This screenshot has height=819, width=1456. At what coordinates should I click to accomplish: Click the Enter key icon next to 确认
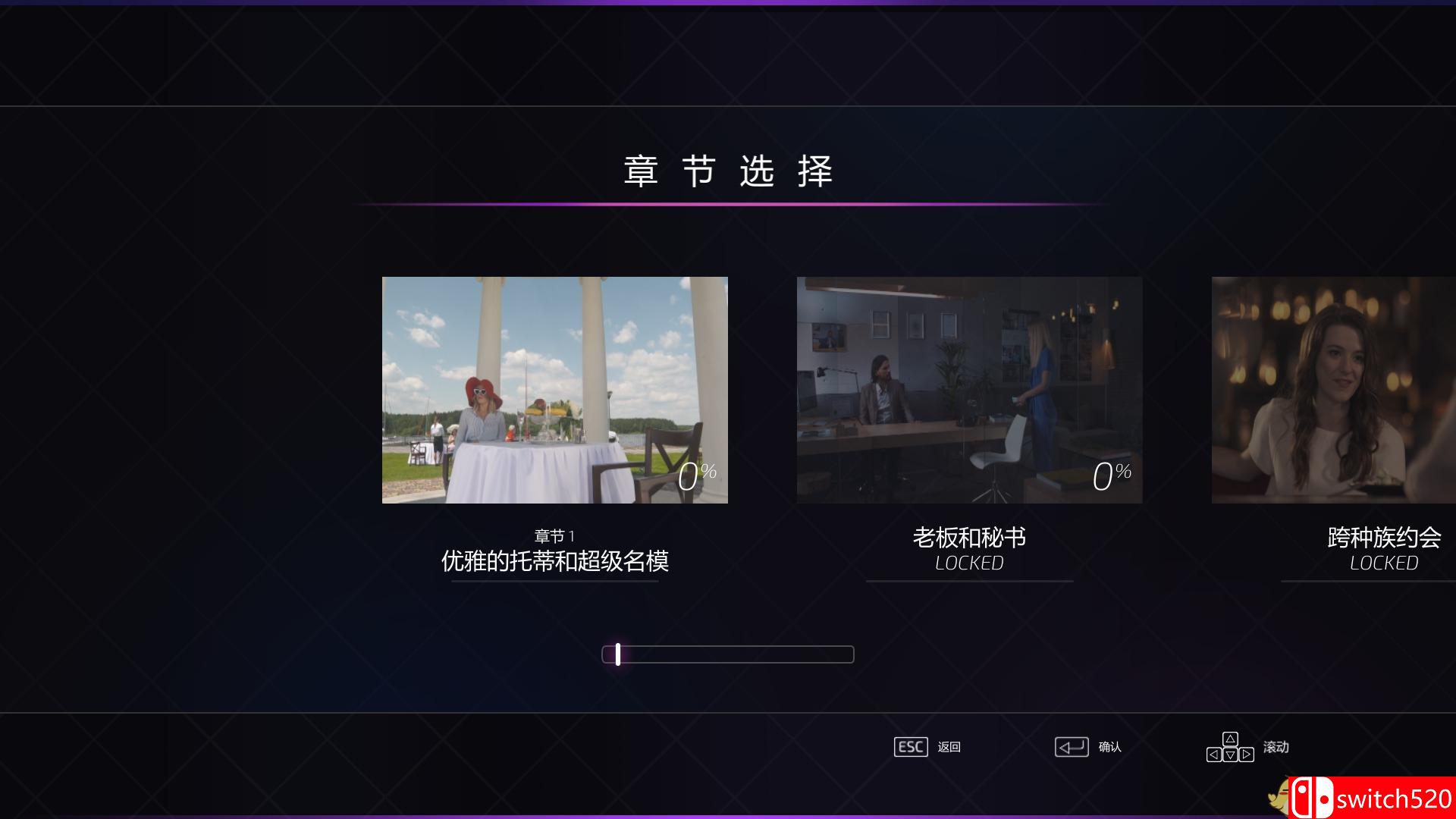[1072, 747]
